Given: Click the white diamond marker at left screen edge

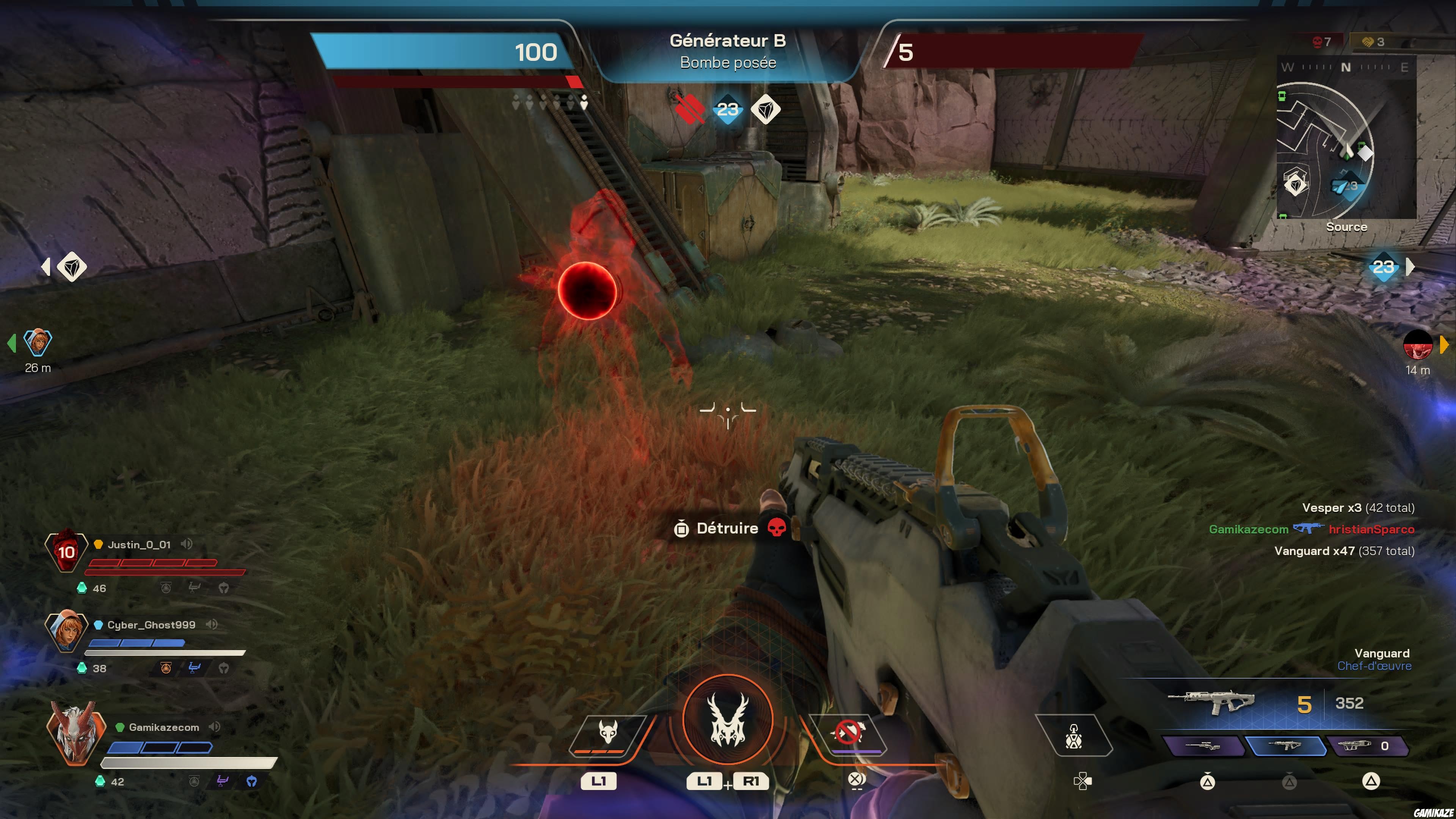Looking at the screenshot, I should click(72, 267).
